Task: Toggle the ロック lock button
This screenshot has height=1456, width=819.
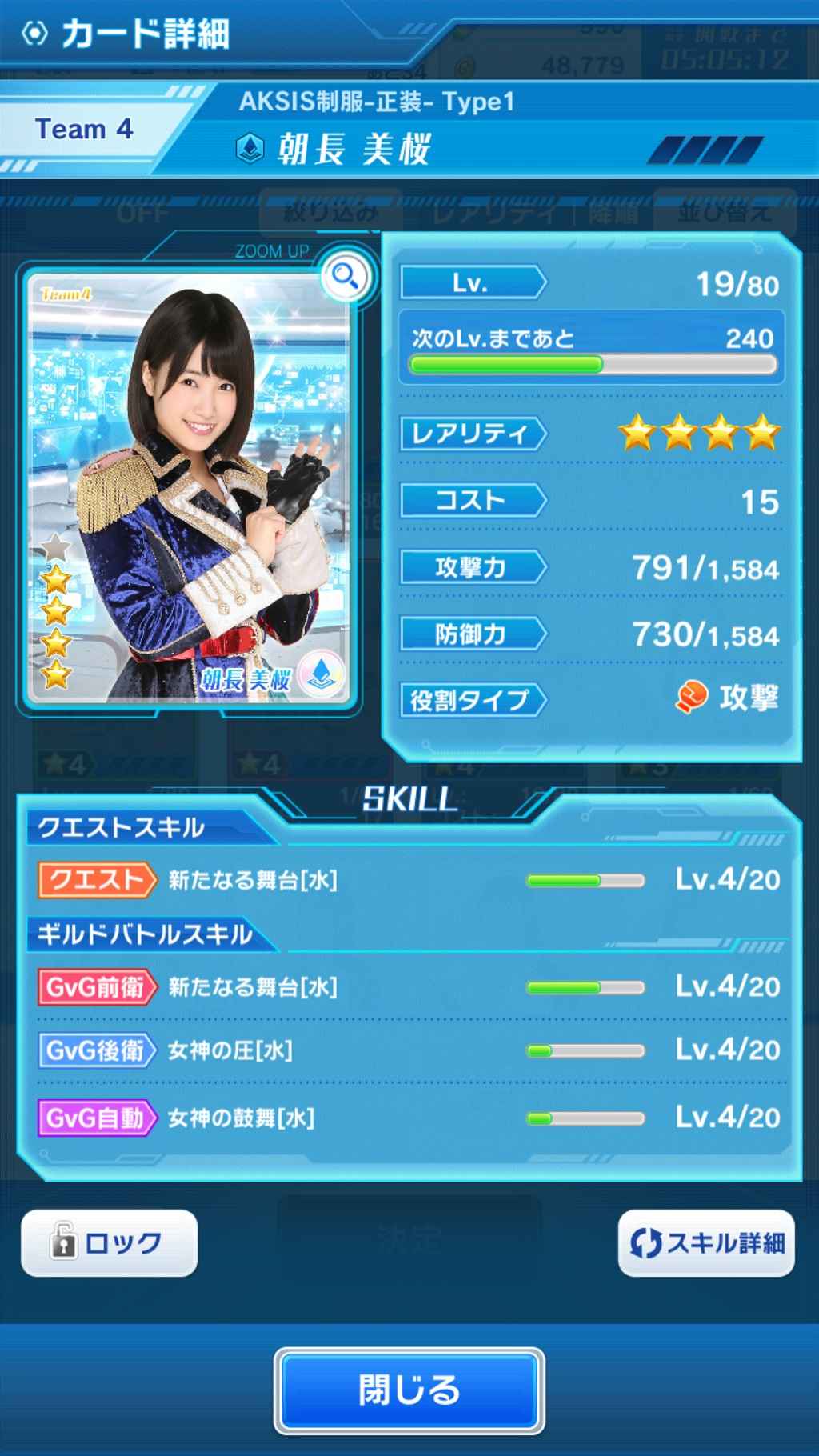Action: [109, 1243]
